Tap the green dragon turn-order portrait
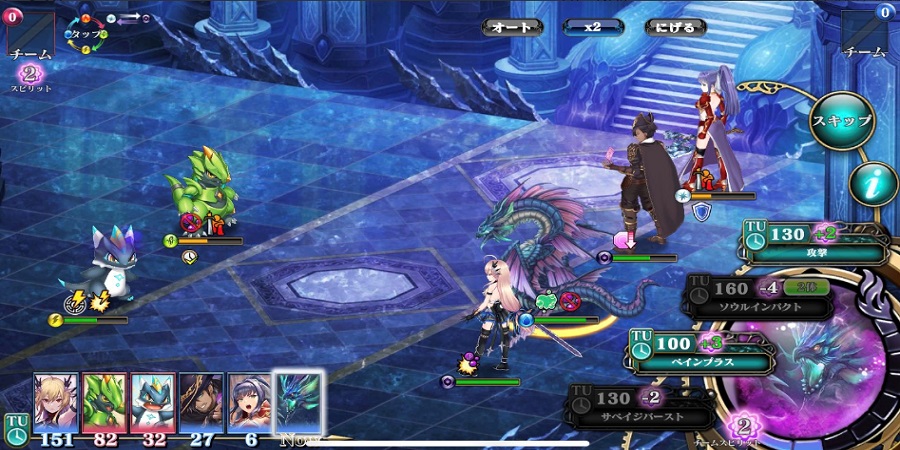Viewport: 900px width, 450px height. 104,402
